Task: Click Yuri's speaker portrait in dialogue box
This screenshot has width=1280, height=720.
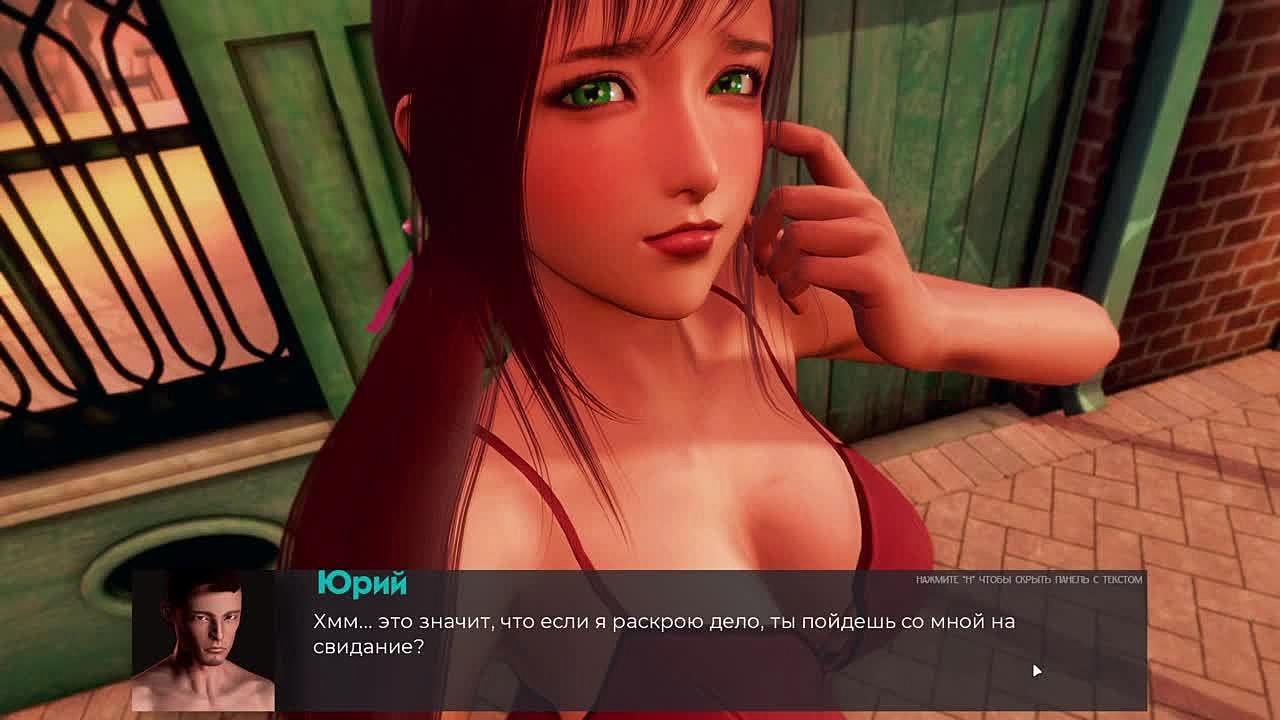Action: click(x=204, y=641)
